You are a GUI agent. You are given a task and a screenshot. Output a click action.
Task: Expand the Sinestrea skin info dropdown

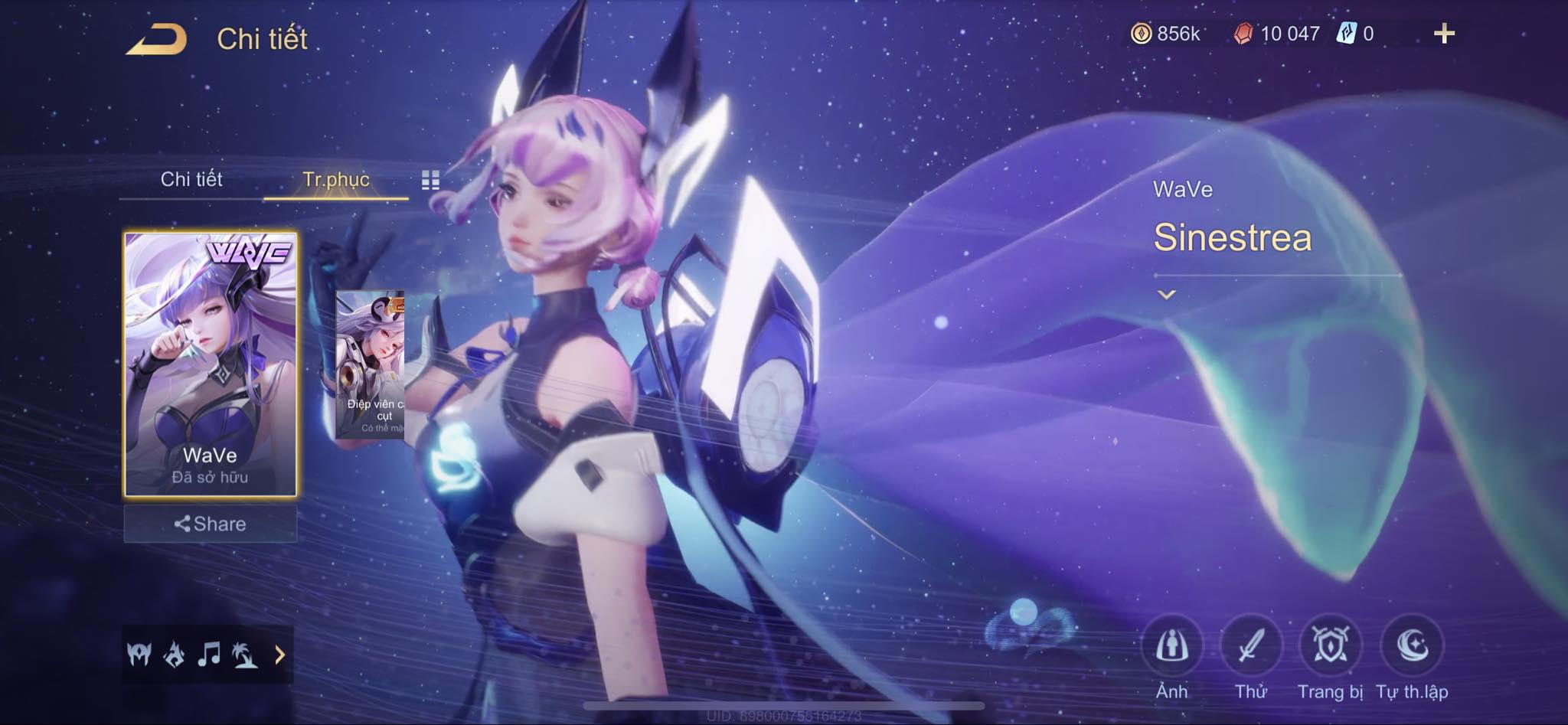(x=1166, y=294)
